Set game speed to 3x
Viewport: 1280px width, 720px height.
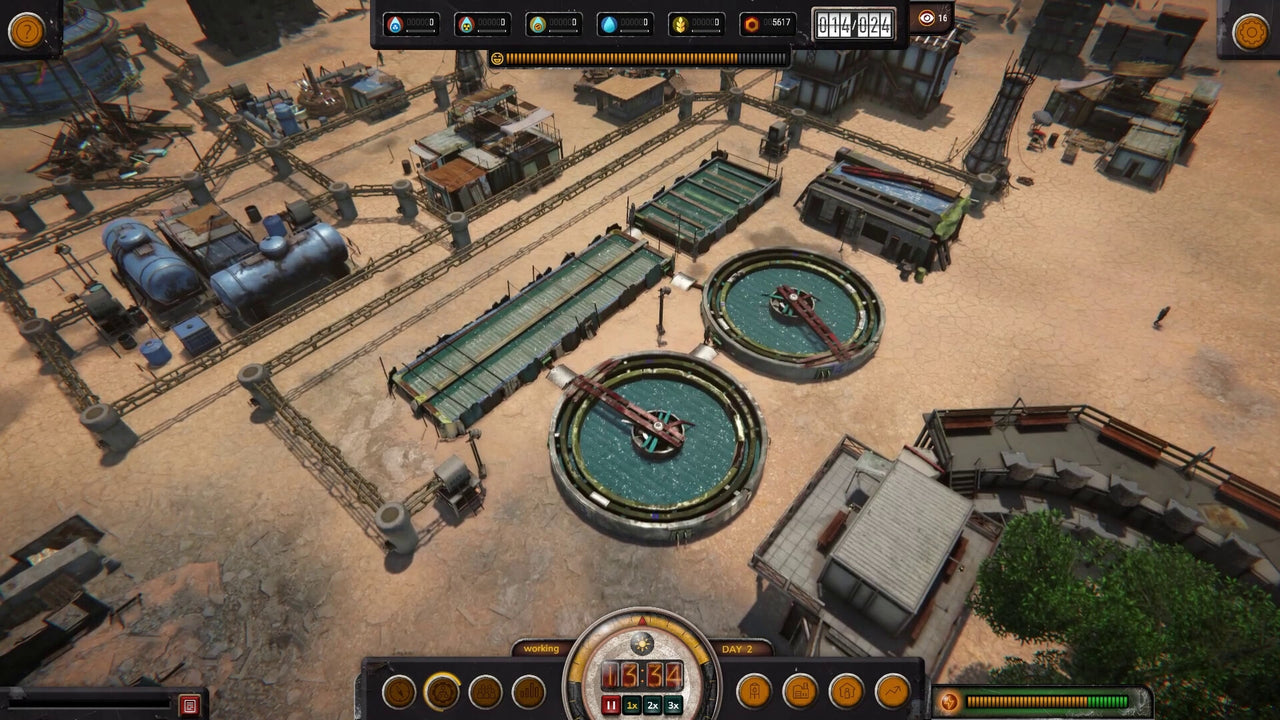(x=673, y=704)
